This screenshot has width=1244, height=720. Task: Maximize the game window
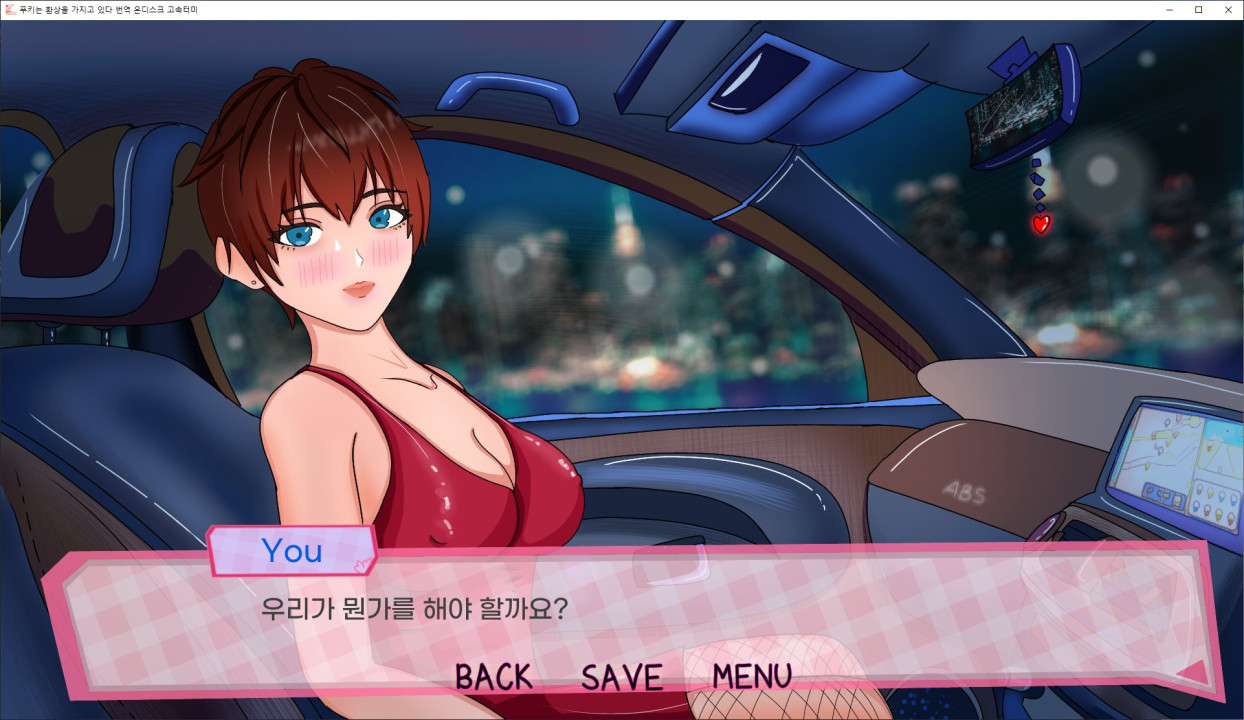point(1198,10)
